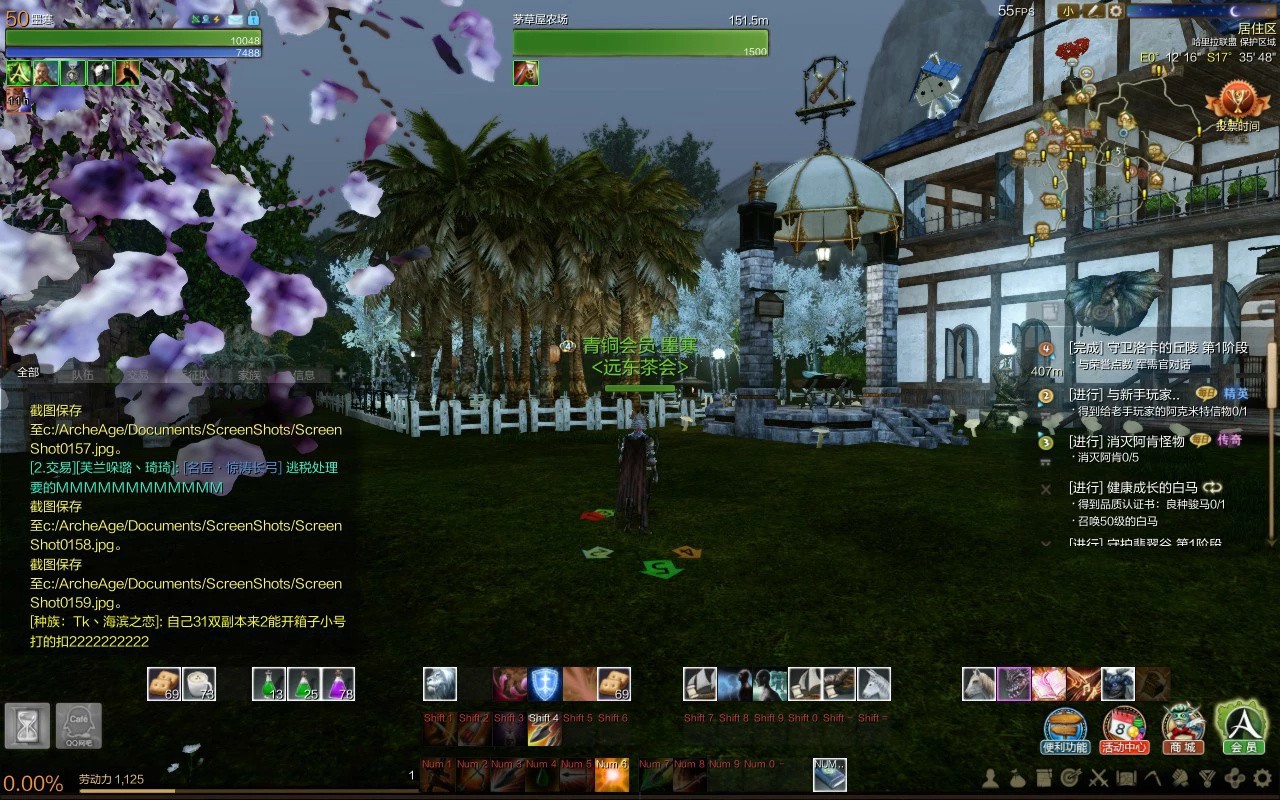The image size is (1280, 800).
Task: Activate the white lion icon slot
Action: tap(440, 684)
